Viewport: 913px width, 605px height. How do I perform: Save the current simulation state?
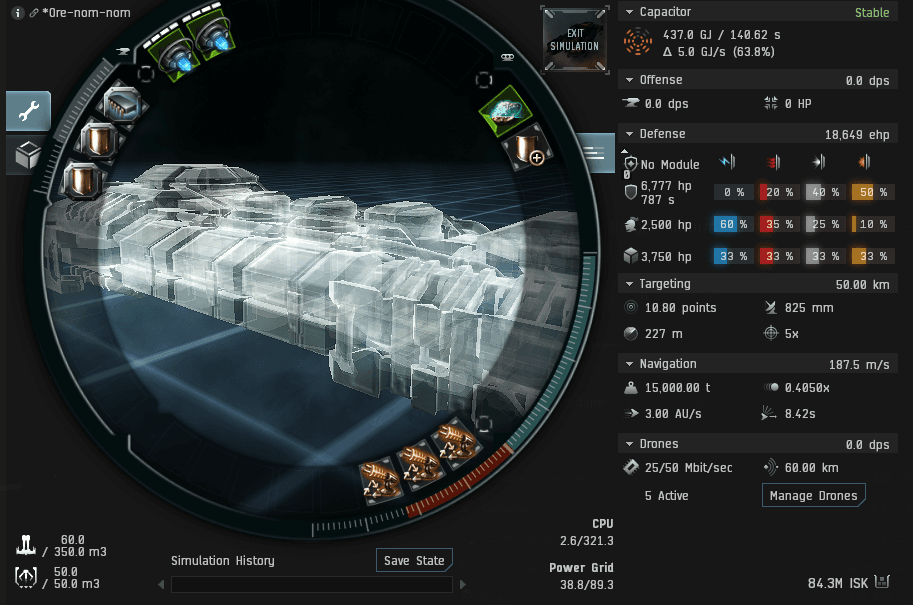[415, 560]
